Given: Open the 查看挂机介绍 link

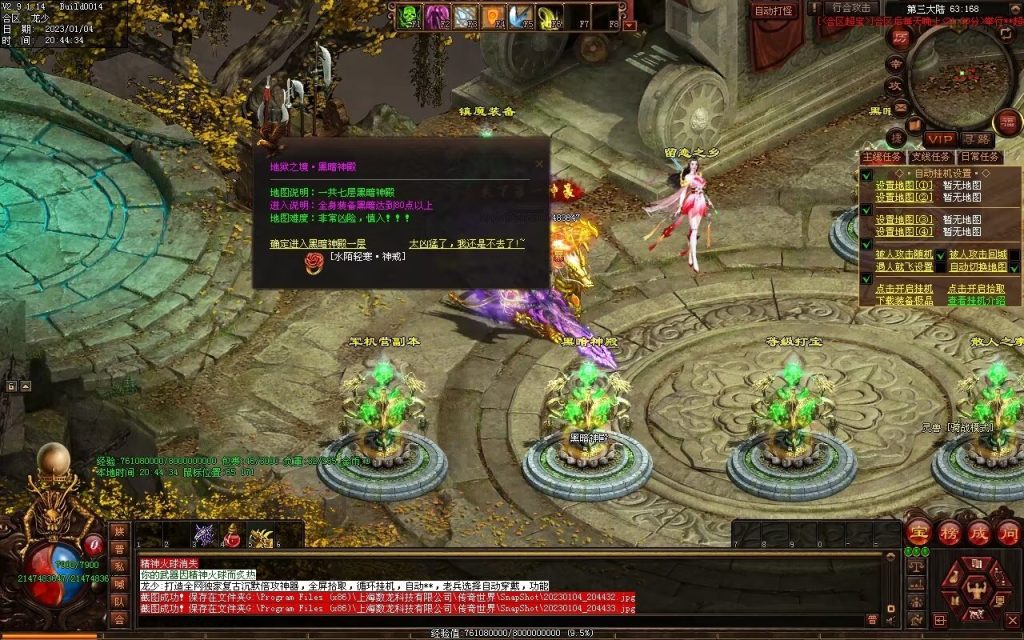Looking at the screenshot, I should [978, 300].
